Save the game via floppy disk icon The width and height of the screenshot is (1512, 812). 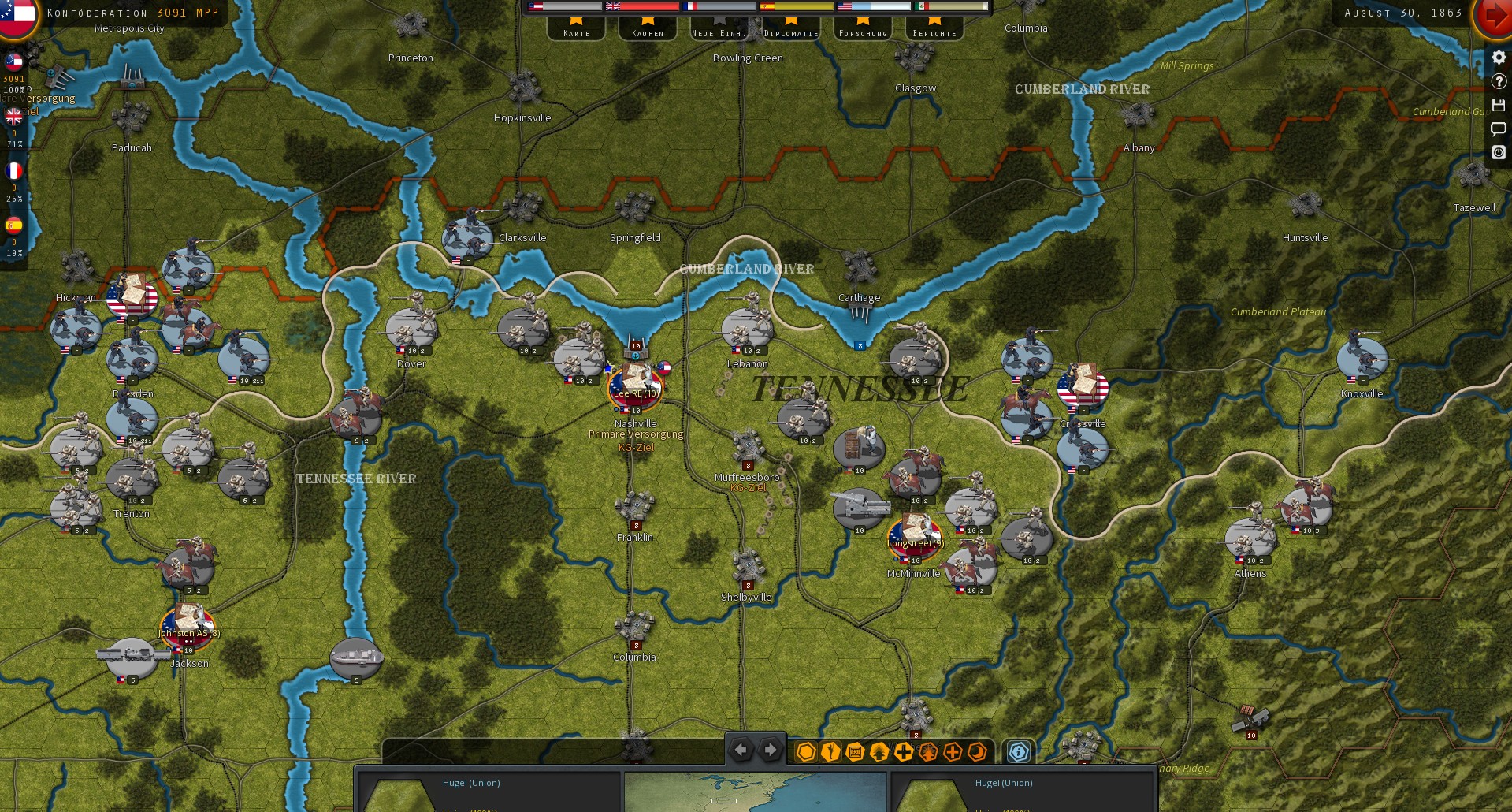[1498, 104]
